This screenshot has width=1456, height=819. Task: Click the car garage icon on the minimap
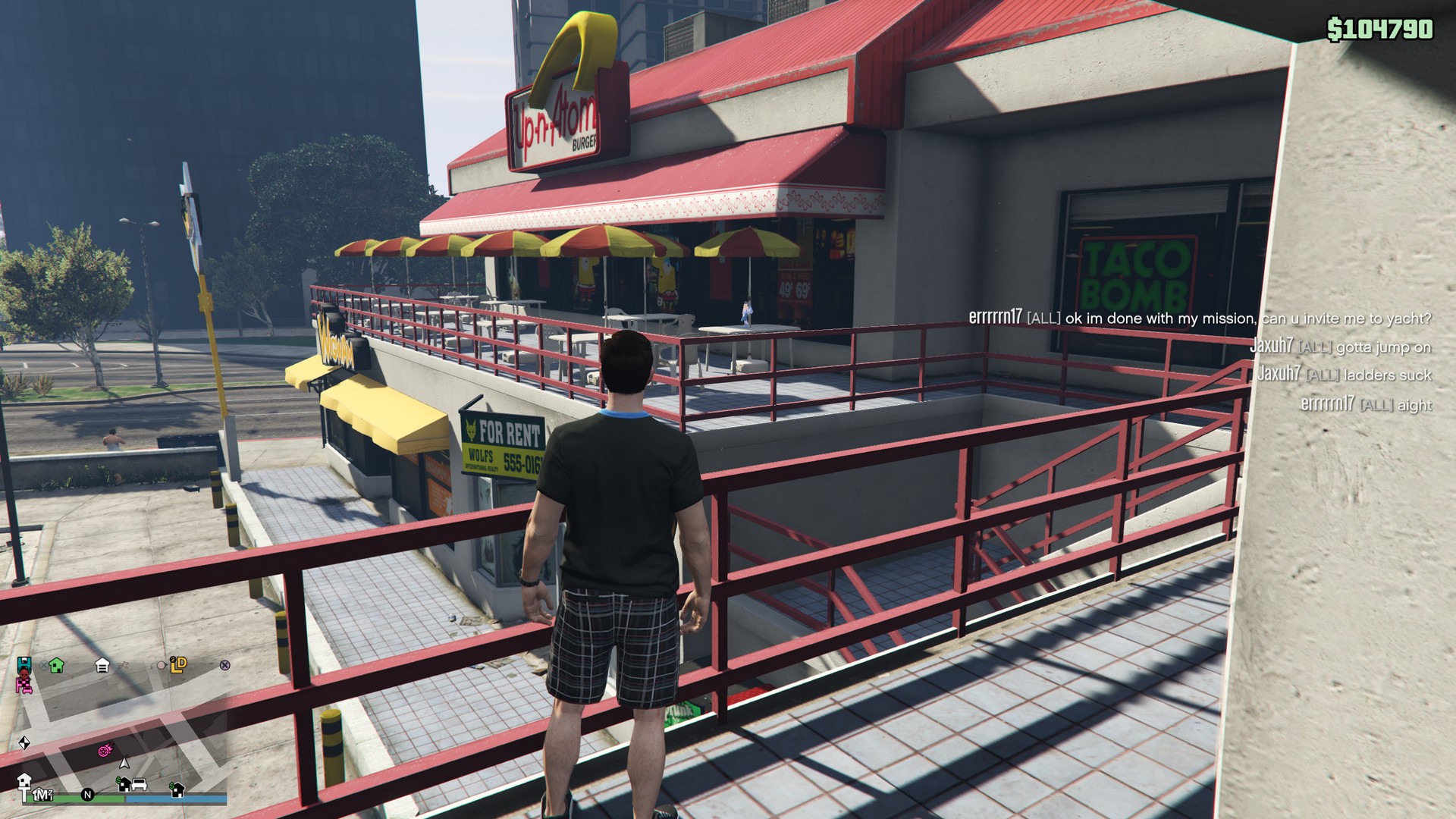138,784
